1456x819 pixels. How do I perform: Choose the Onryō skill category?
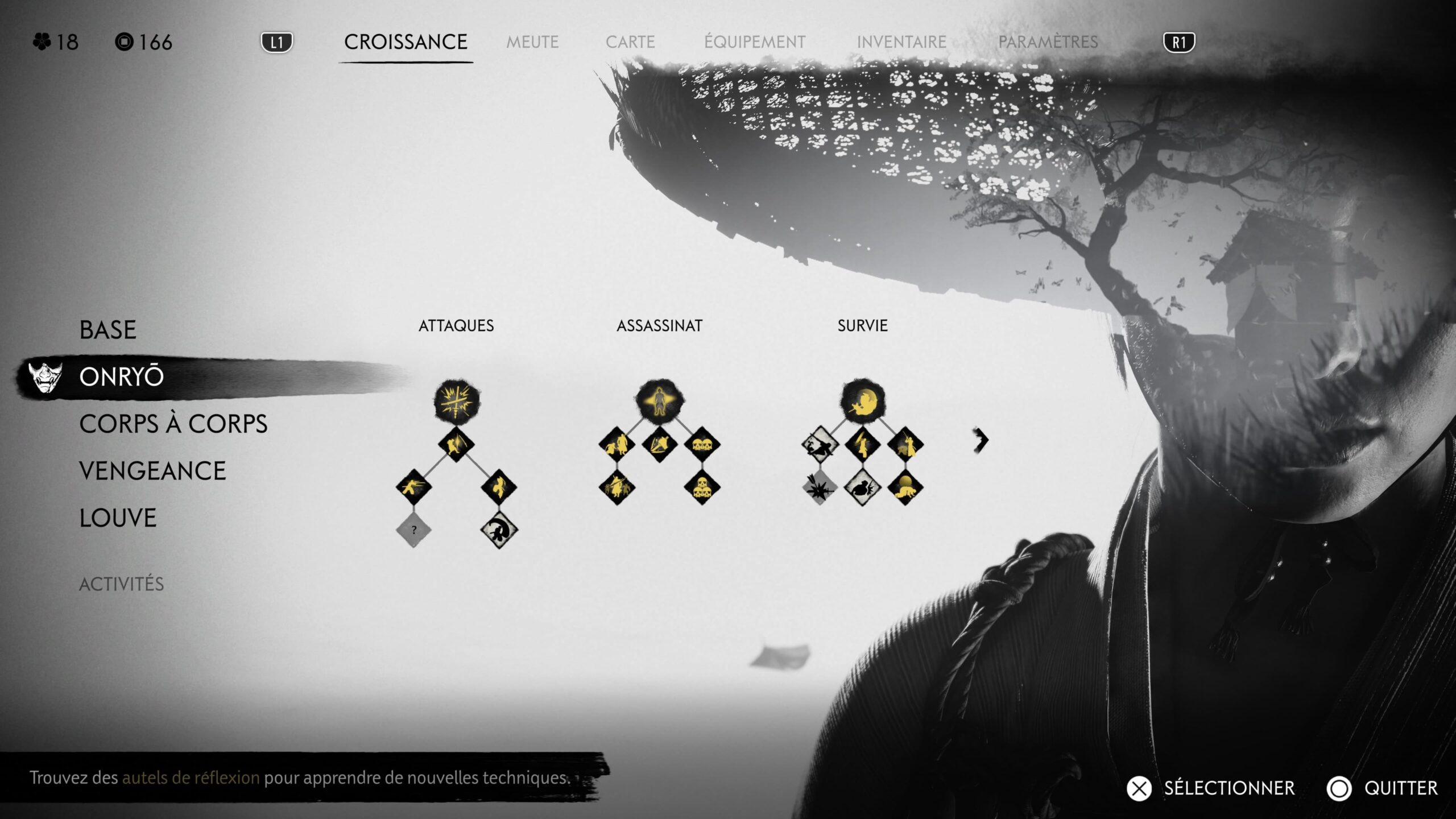[x=122, y=377]
